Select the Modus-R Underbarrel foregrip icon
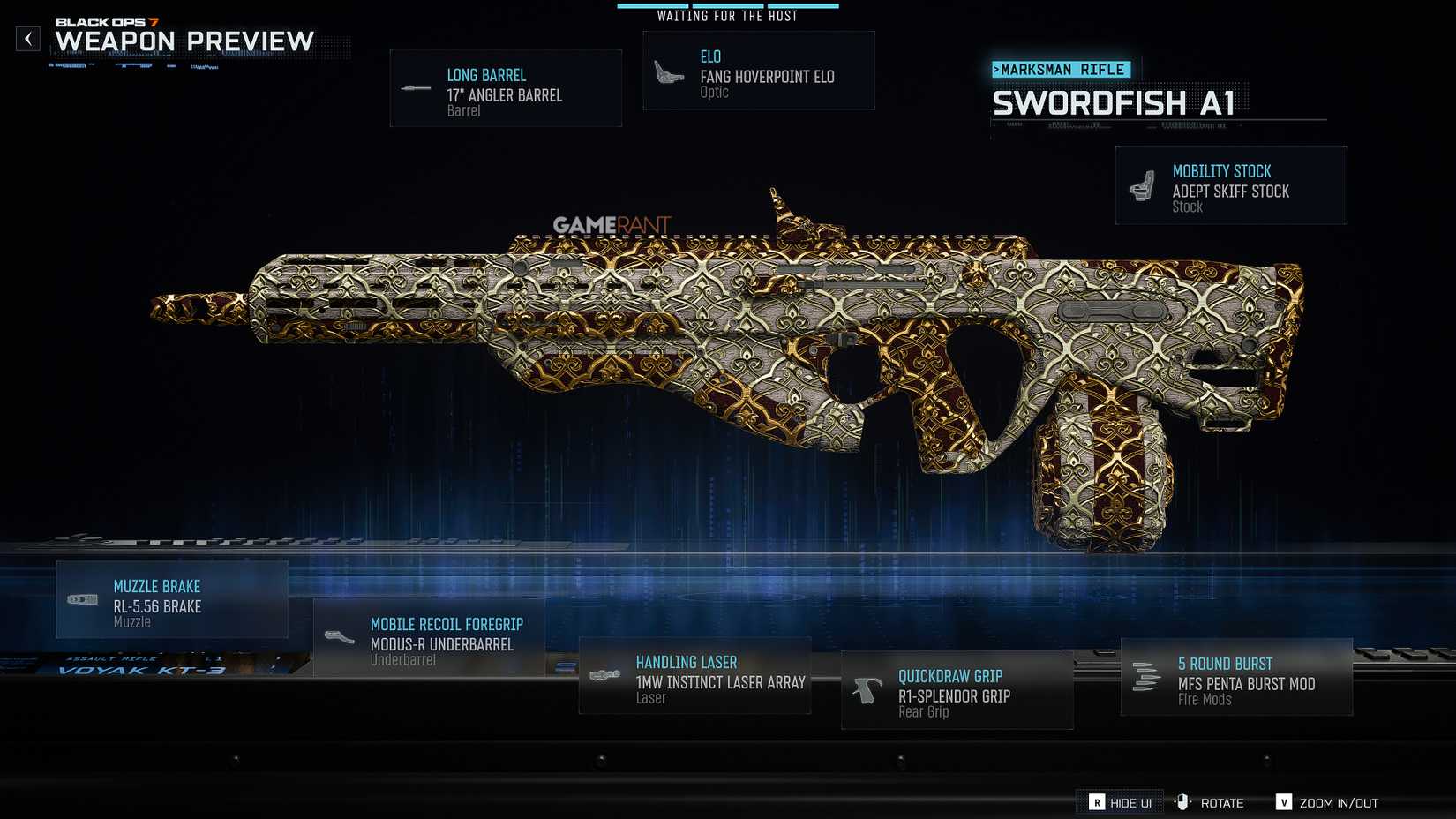 (x=340, y=635)
